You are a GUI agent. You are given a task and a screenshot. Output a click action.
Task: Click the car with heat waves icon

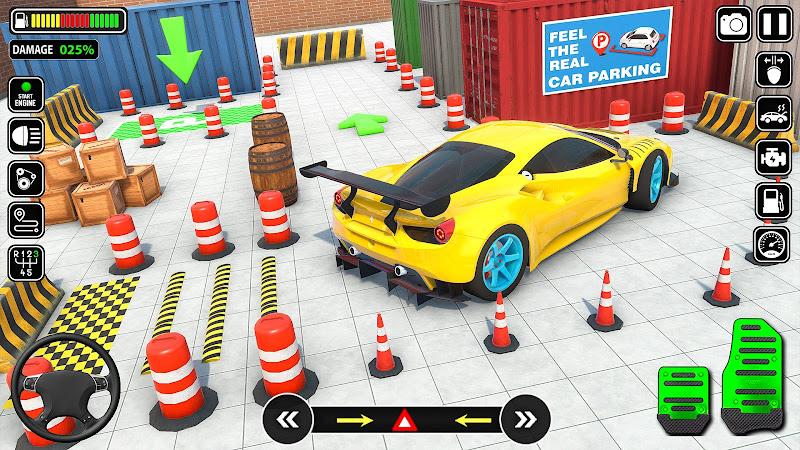(x=773, y=113)
